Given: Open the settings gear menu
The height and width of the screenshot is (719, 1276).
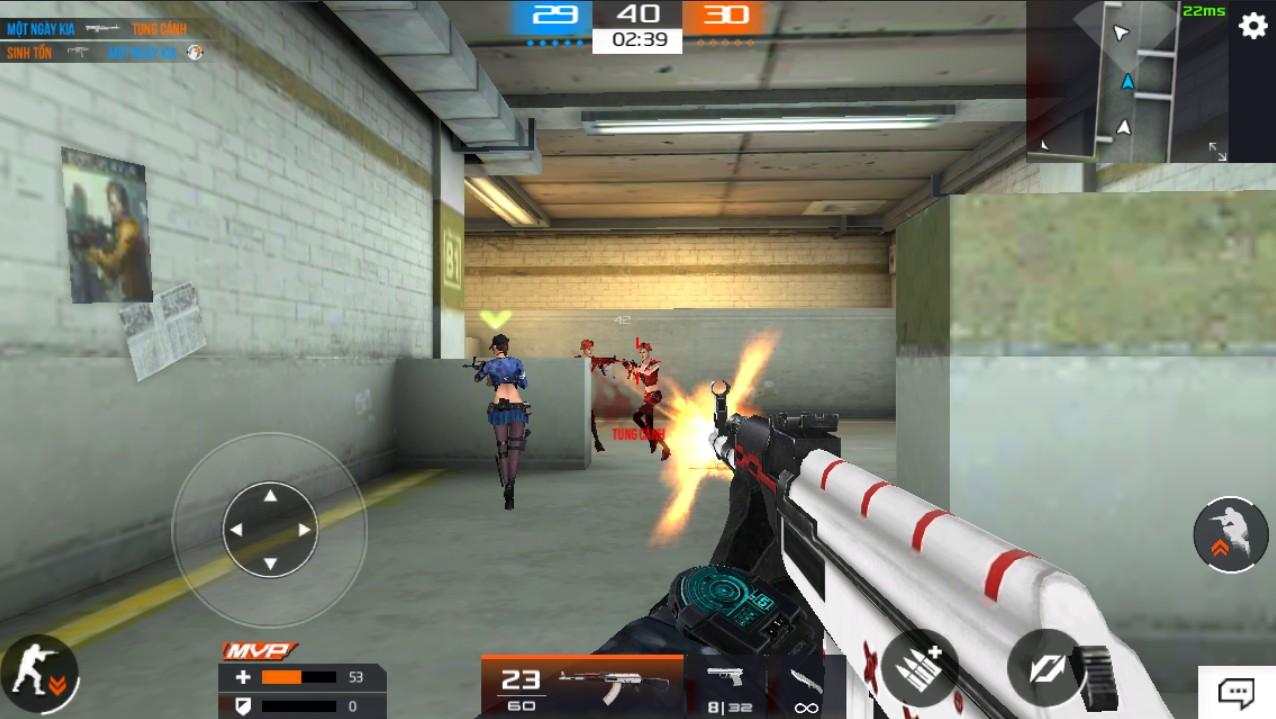Looking at the screenshot, I should [x=1253, y=26].
